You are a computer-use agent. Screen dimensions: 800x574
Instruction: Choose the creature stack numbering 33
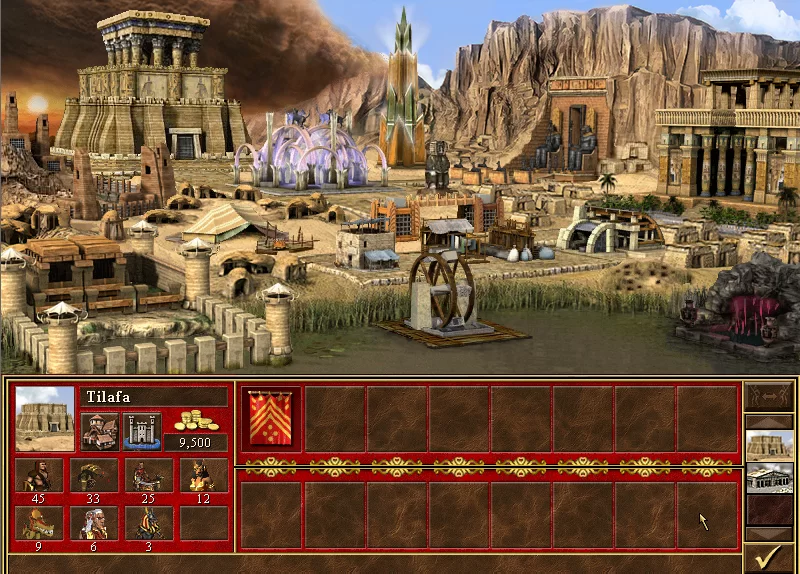pyautogui.click(x=95, y=476)
